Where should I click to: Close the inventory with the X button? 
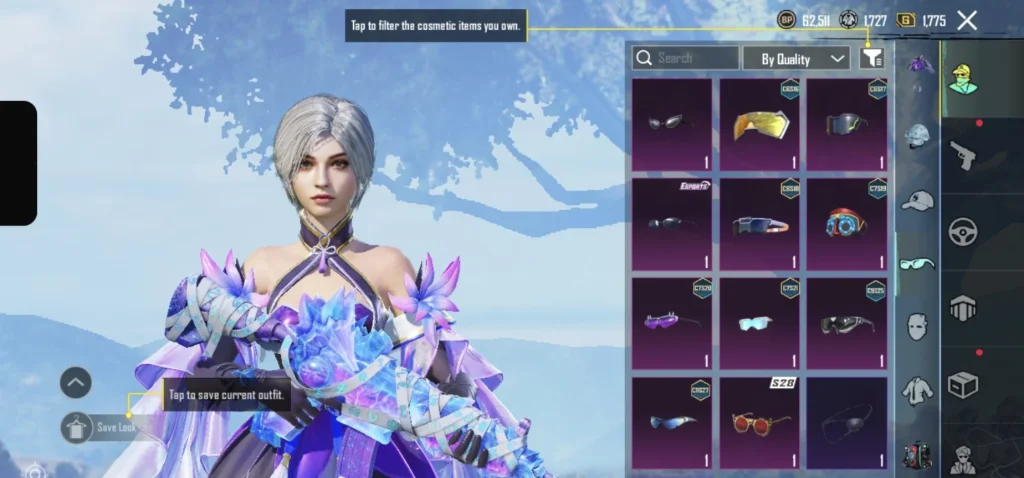(967, 20)
